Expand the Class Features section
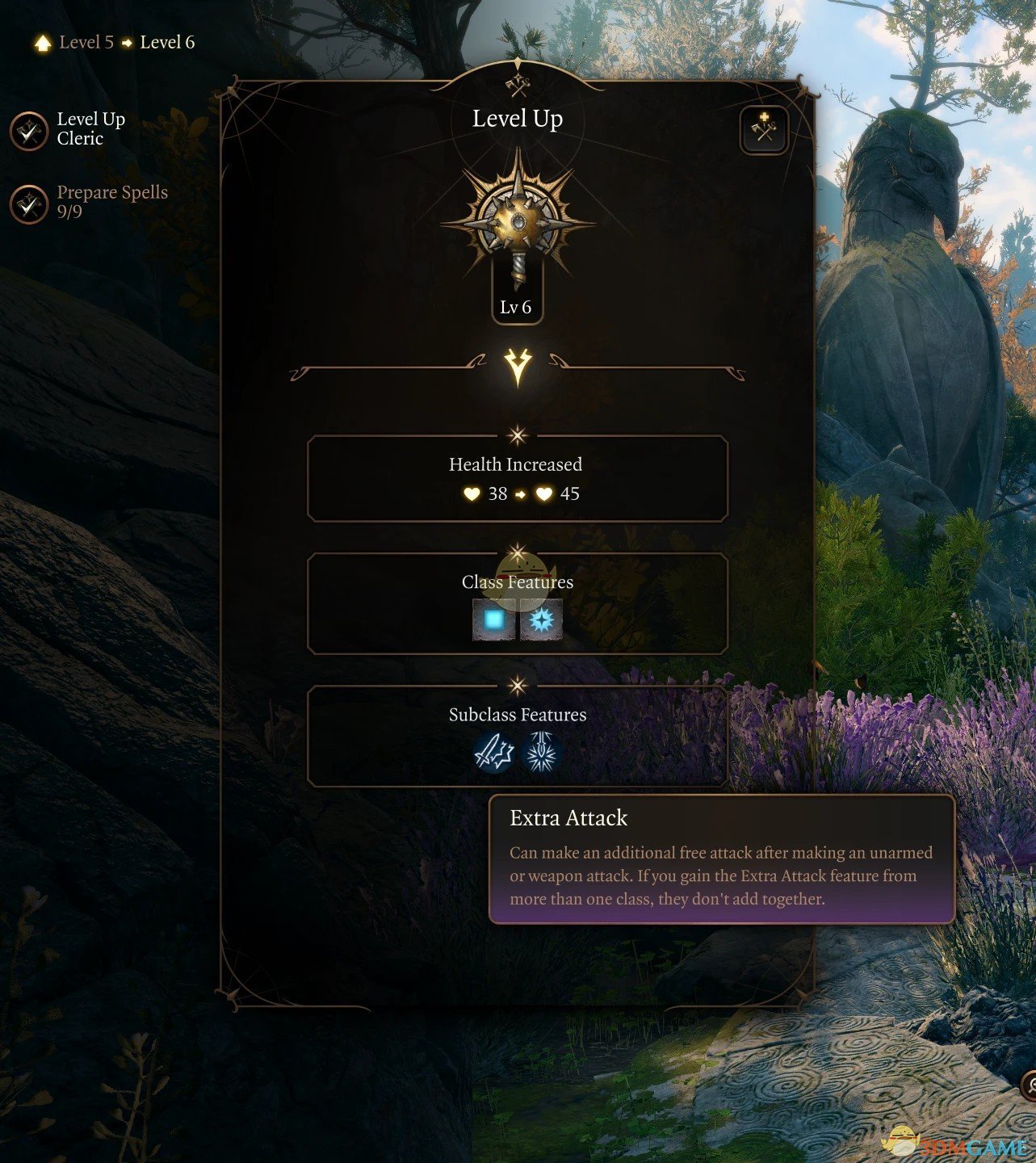The image size is (1036, 1163). [x=517, y=581]
